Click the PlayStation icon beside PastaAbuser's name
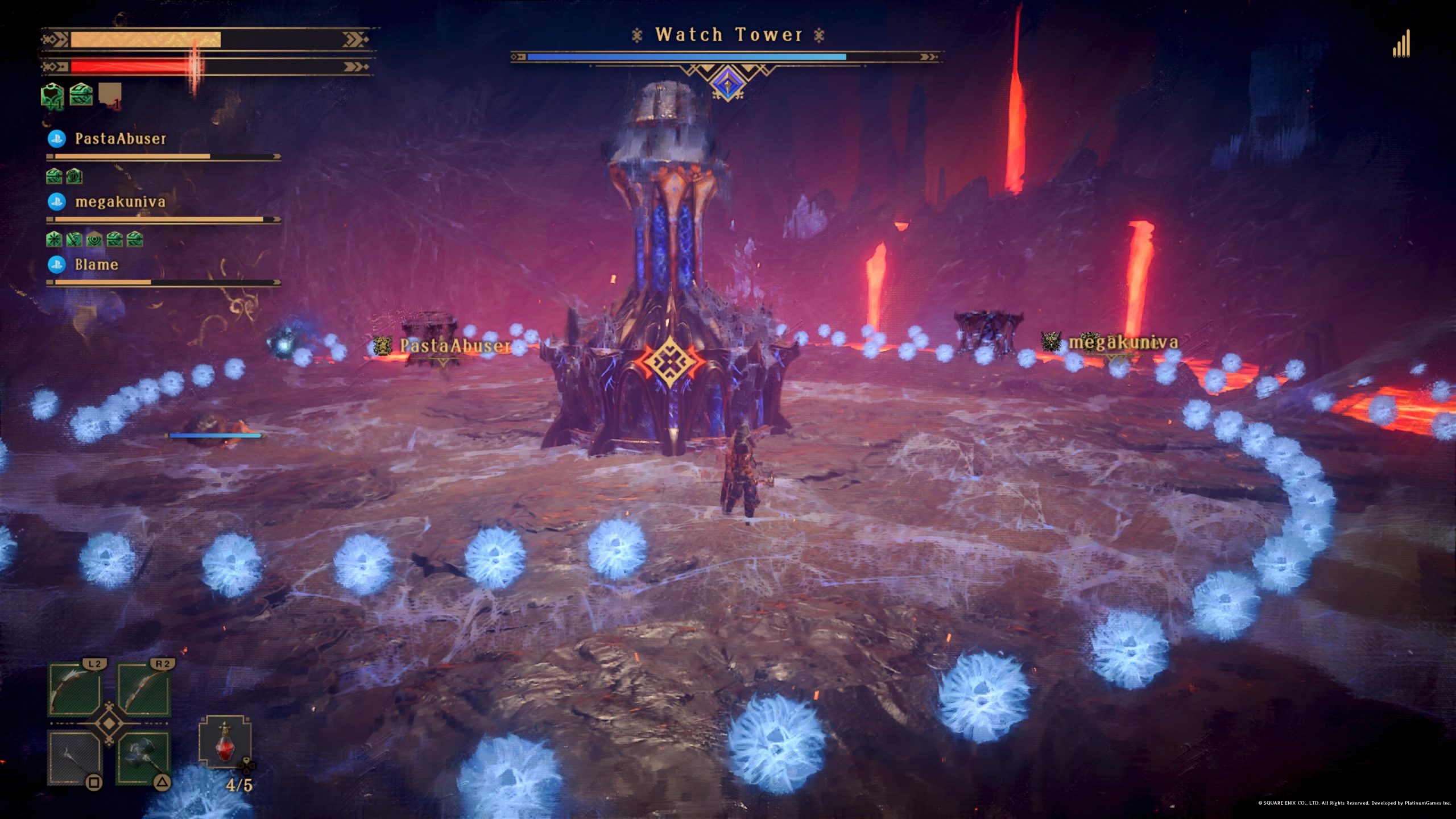This screenshot has height=819, width=1456. [58, 139]
